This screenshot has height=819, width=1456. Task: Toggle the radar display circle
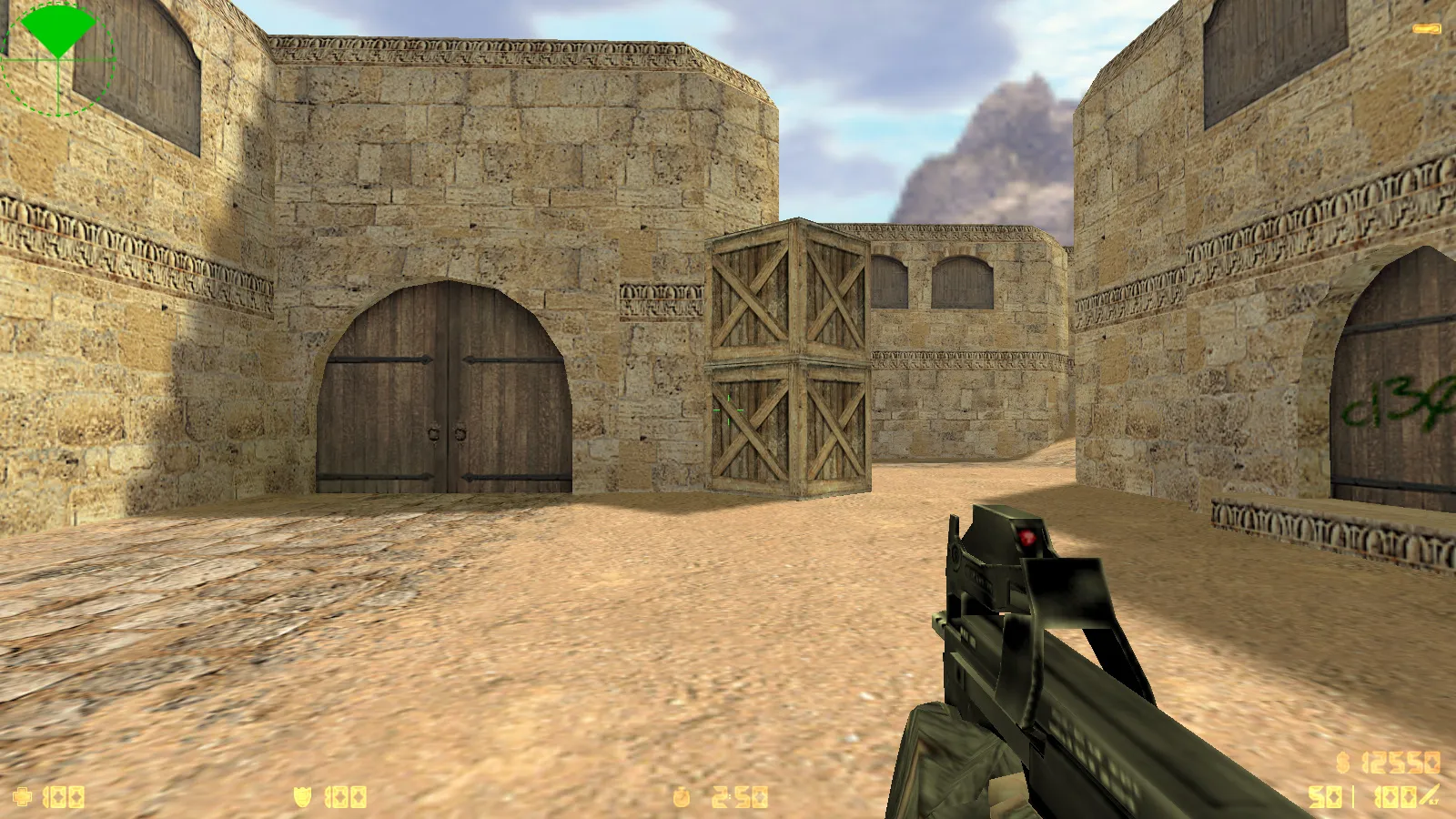[59, 59]
